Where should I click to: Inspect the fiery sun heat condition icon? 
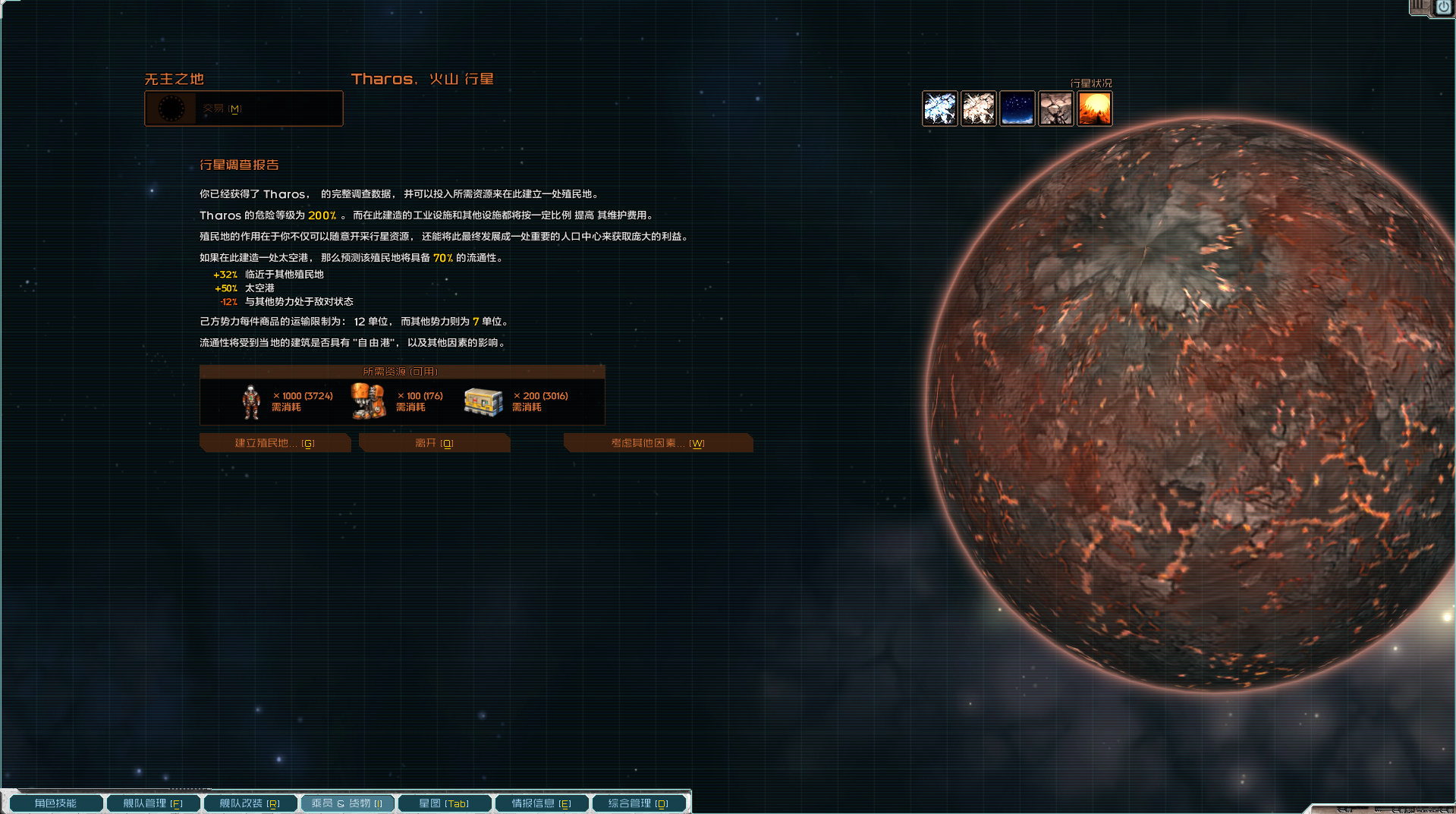pyautogui.click(x=1094, y=108)
